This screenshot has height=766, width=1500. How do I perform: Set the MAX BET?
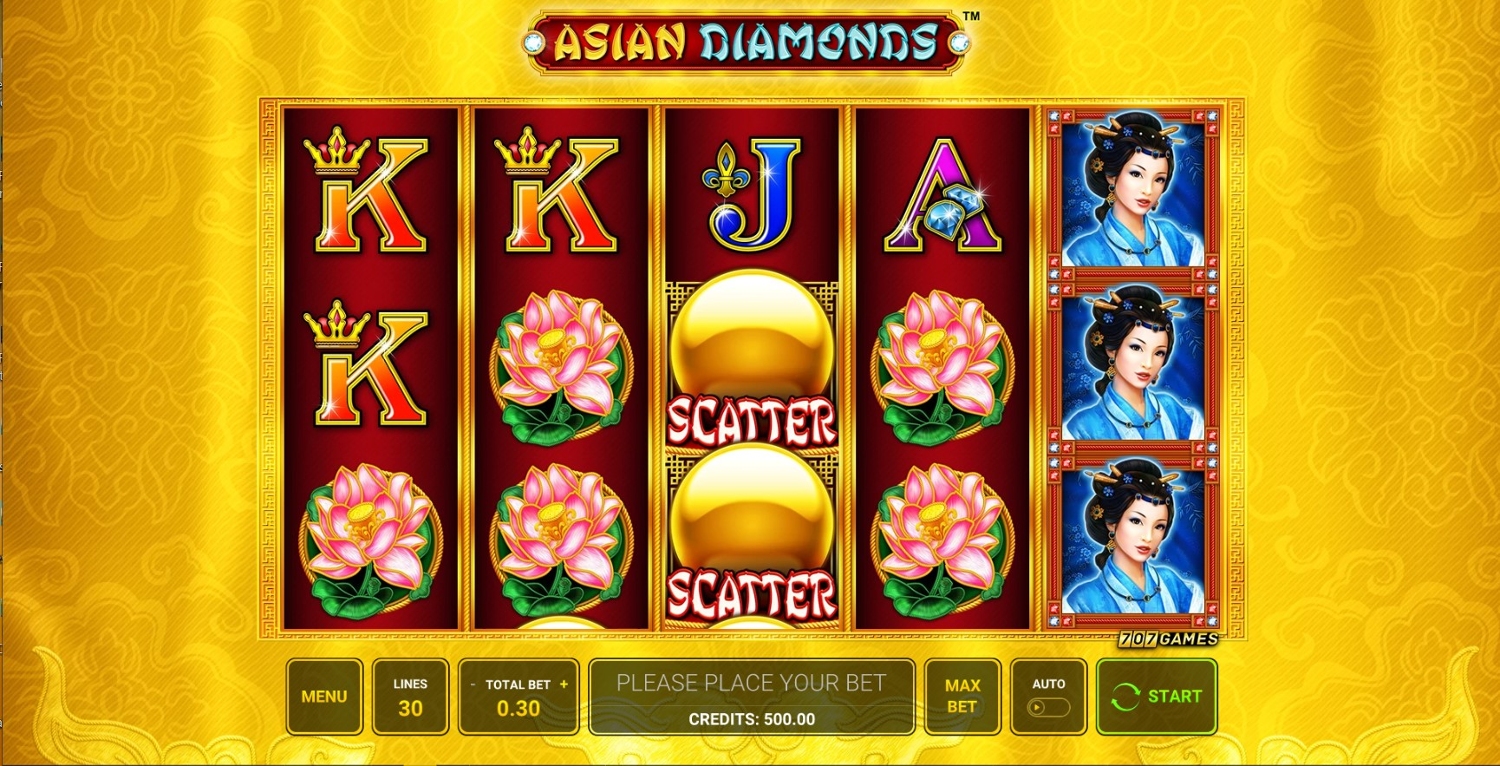[961, 696]
